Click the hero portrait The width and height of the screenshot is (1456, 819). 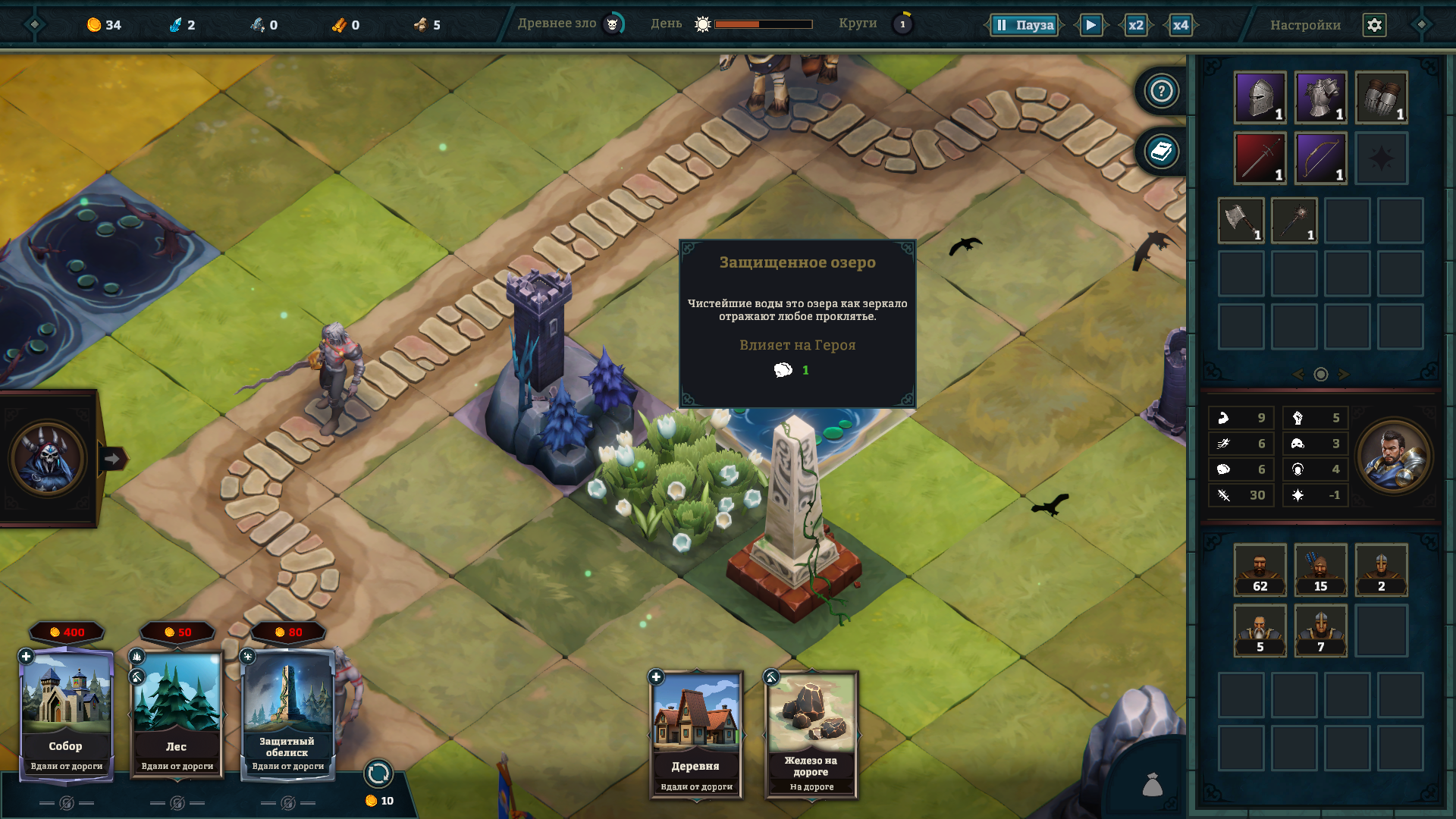point(1394,457)
